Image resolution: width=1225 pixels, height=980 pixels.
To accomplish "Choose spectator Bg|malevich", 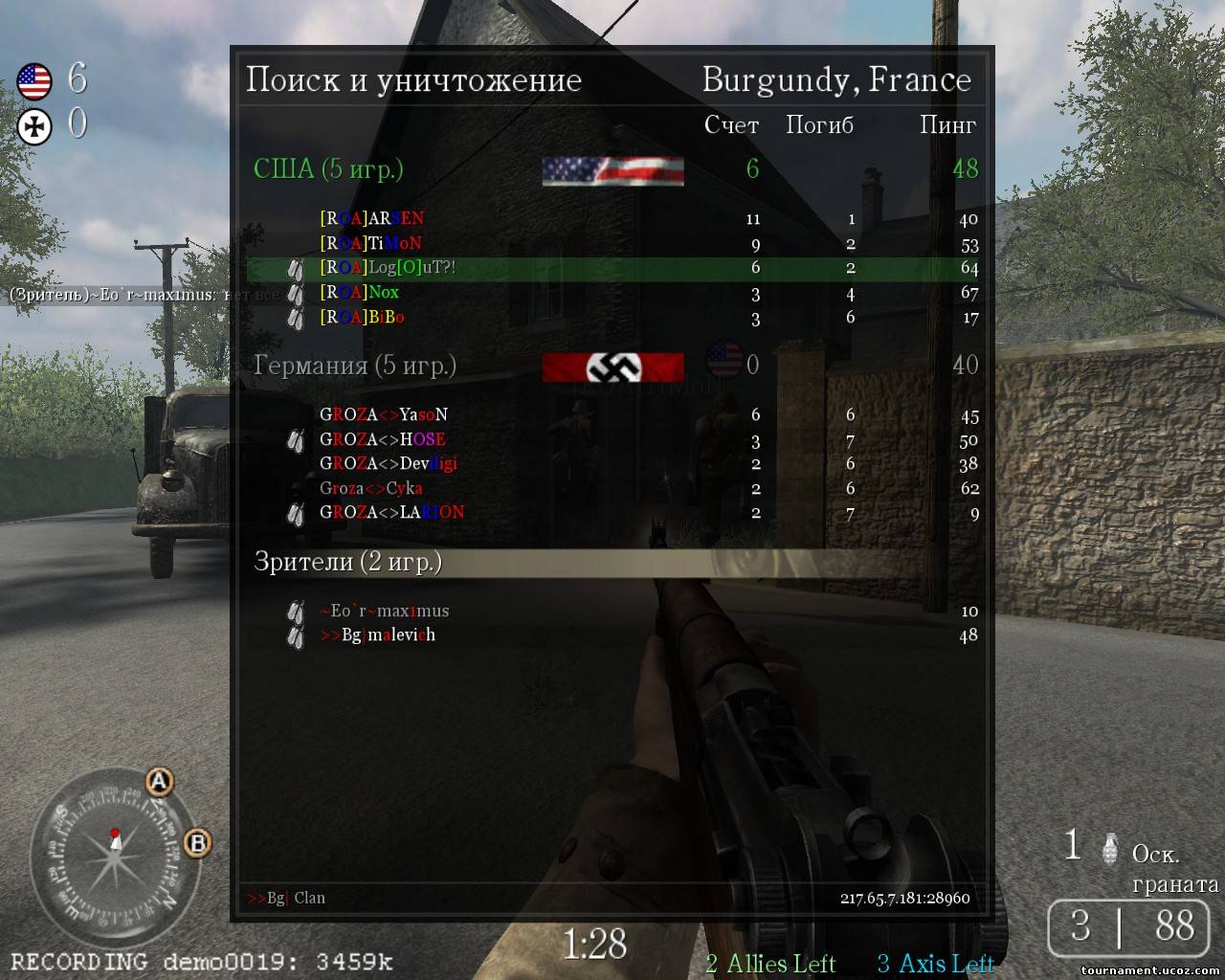I will coord(378,635).
